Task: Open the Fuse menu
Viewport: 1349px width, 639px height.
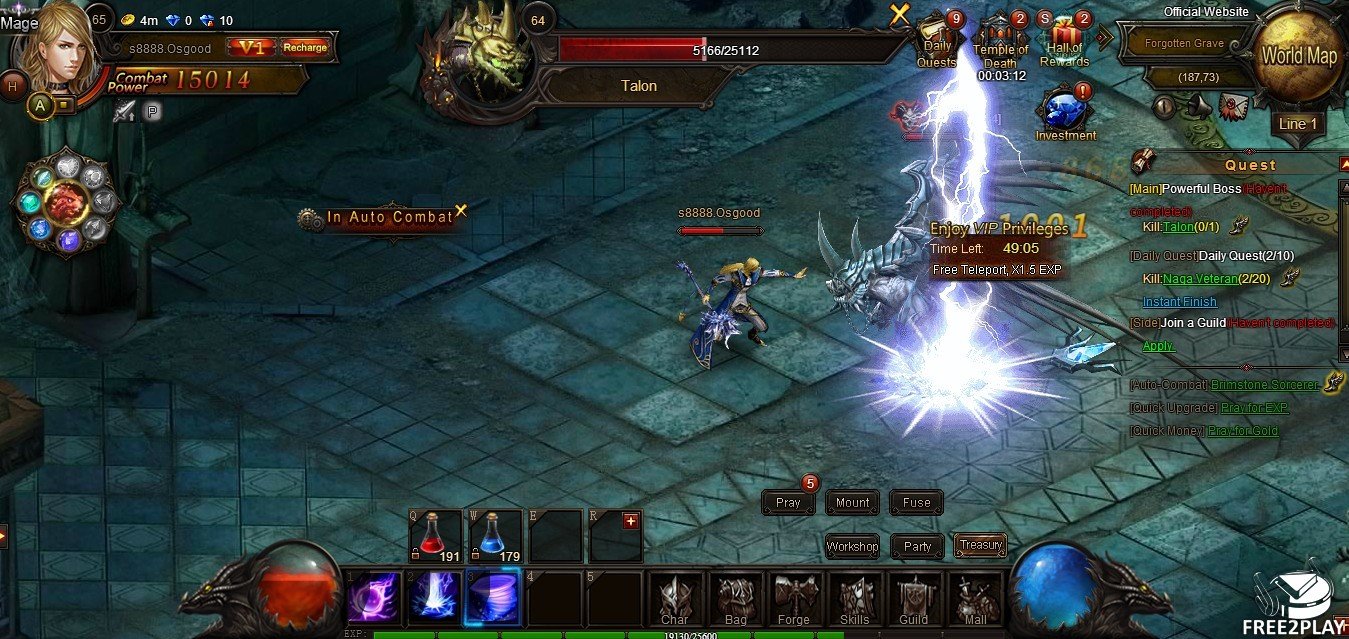Action: click(x=916, y=503)
